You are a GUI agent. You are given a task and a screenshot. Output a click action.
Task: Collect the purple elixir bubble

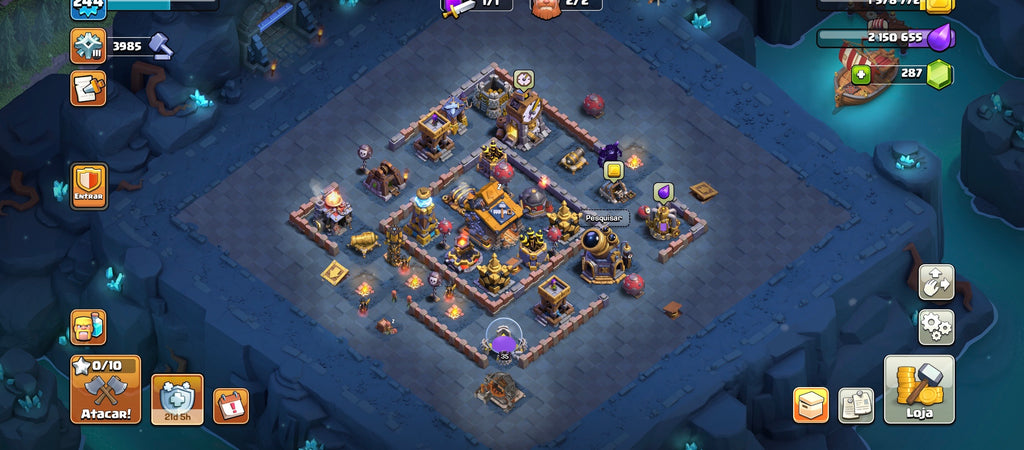coord(663,191)
